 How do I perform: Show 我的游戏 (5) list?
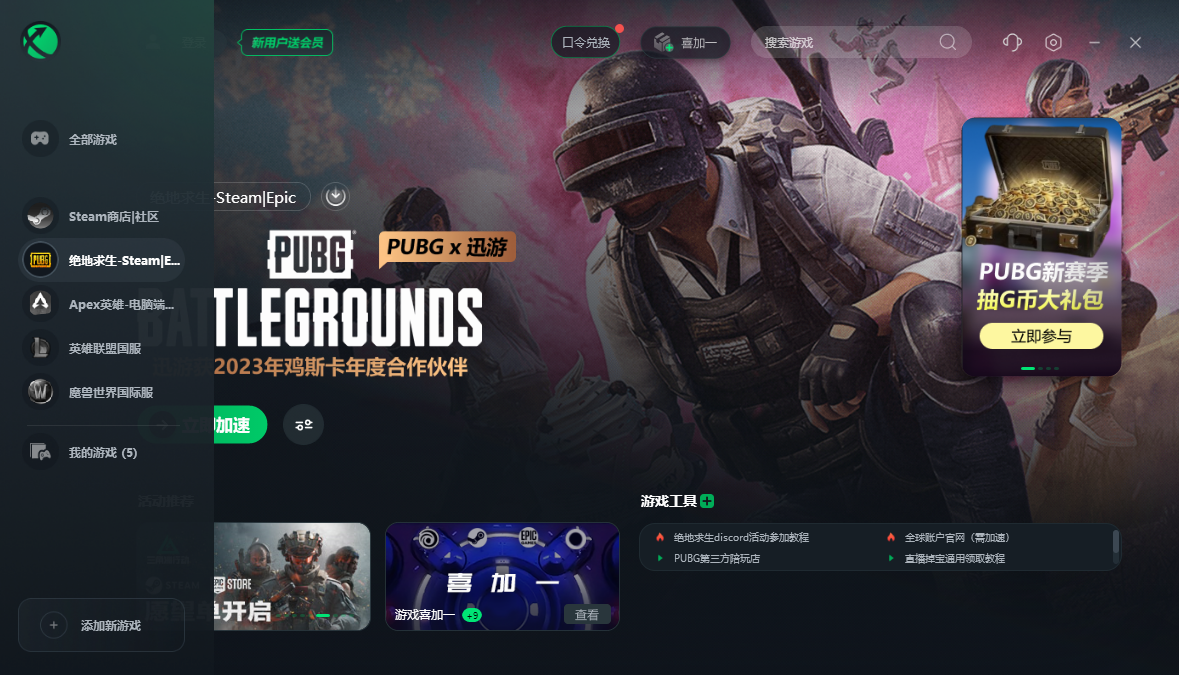pyautogui.click(x=102, y=453)
